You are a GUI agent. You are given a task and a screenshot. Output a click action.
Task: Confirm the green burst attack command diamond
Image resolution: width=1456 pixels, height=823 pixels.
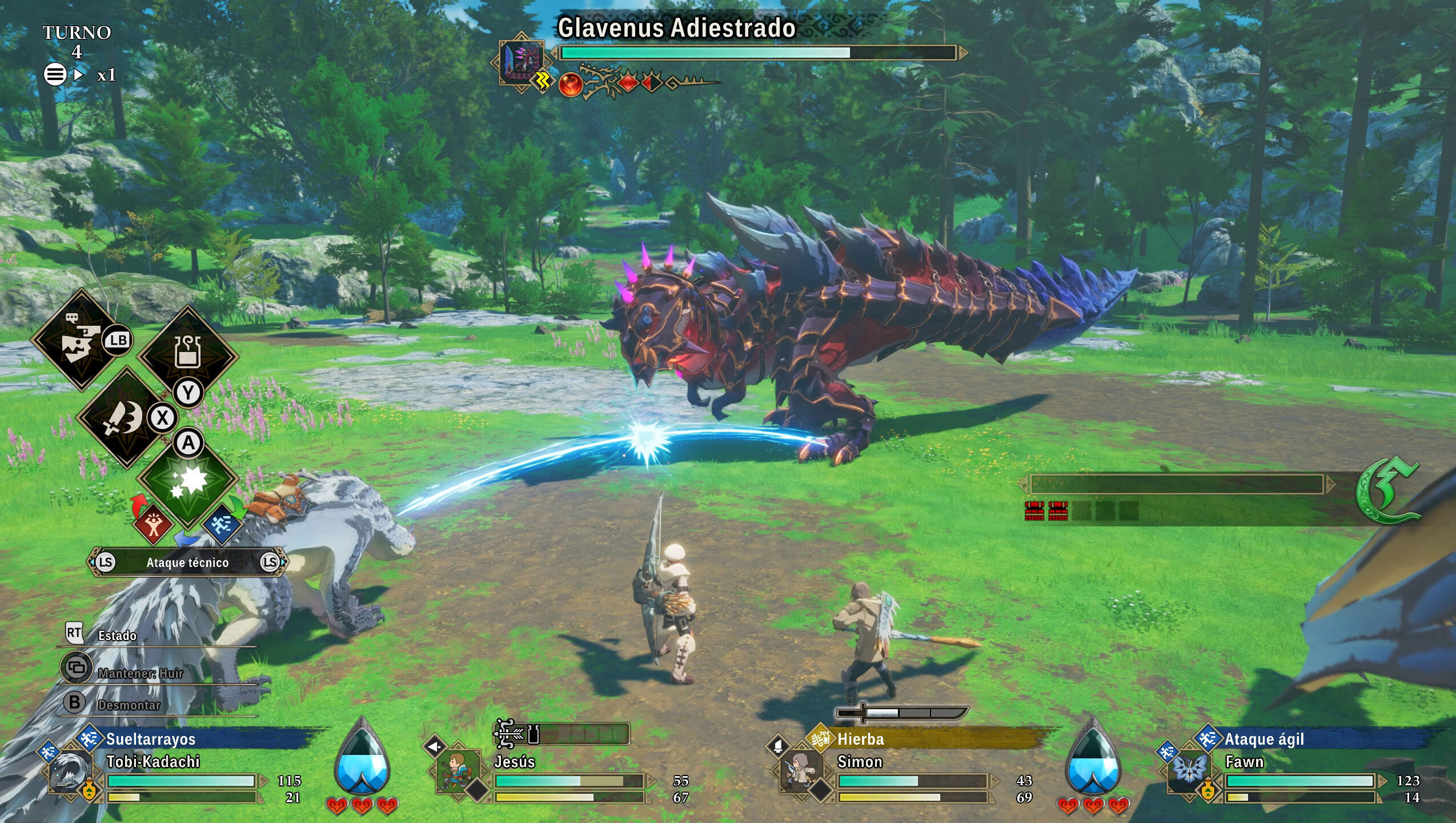pyautogui.click(x=187, y=480)
